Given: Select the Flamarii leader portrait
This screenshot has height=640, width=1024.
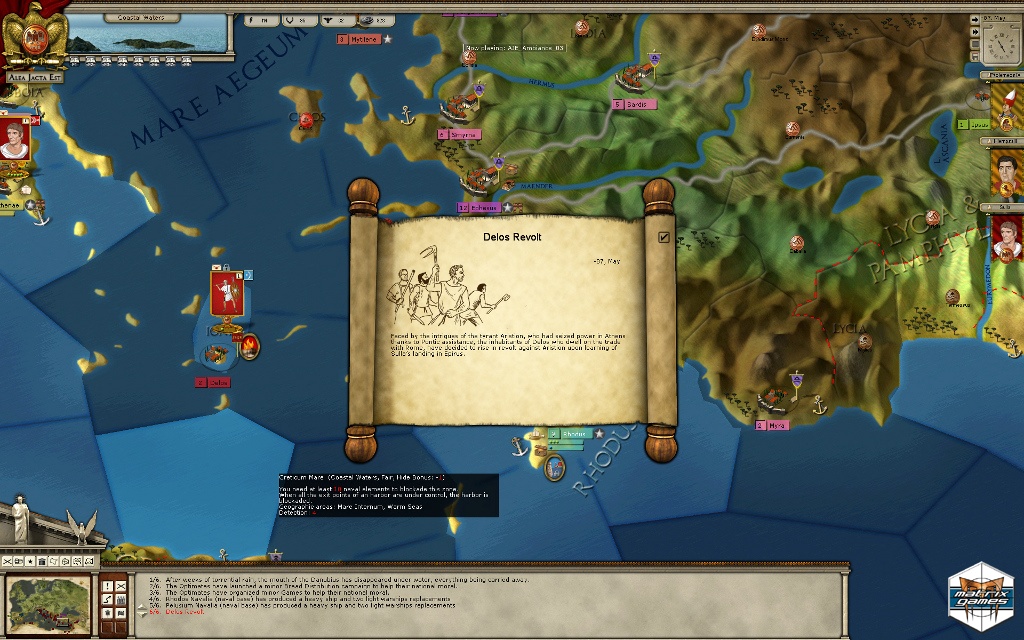Looking at the screenshot, I should coord(1006,172).
